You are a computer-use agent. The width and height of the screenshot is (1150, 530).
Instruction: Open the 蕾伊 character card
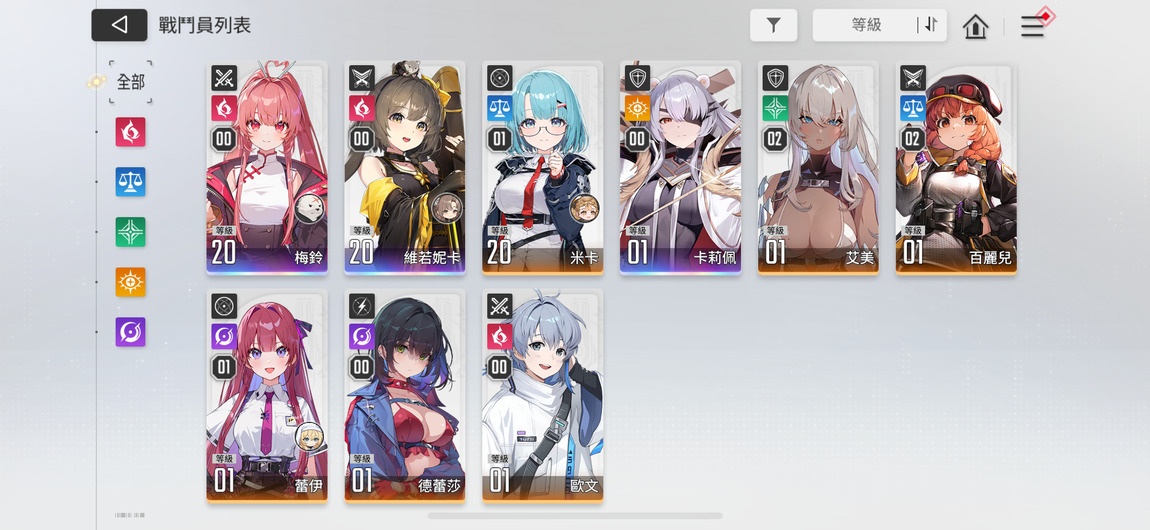coord(267,395)
